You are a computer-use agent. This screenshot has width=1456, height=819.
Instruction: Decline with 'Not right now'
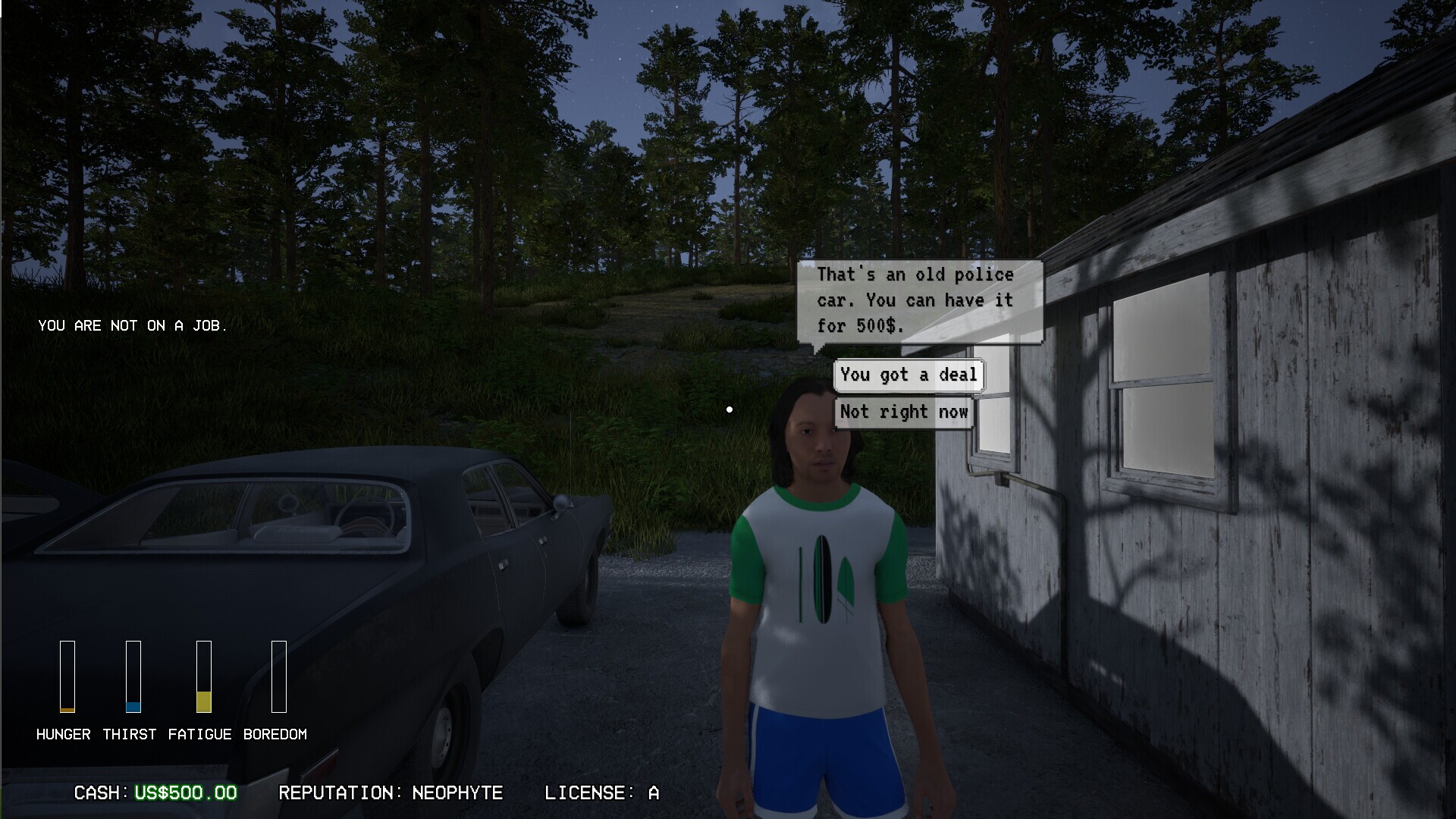[903, 412]
